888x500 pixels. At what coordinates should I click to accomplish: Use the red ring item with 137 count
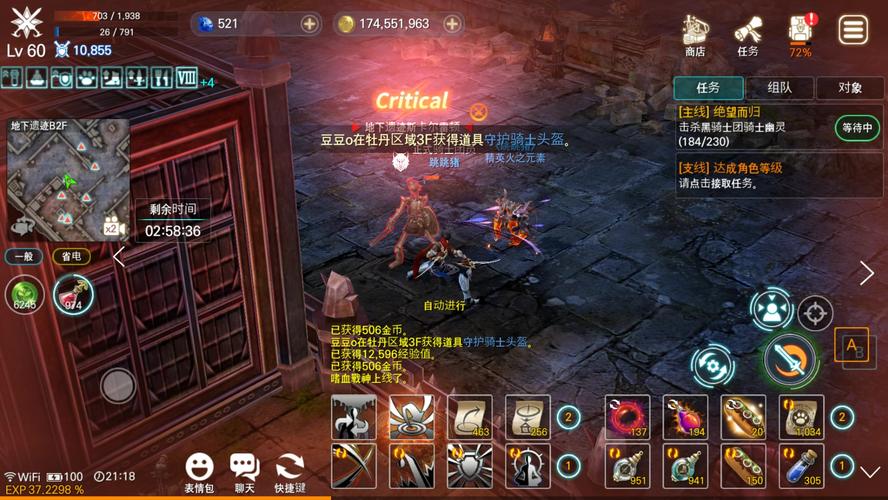627,416
